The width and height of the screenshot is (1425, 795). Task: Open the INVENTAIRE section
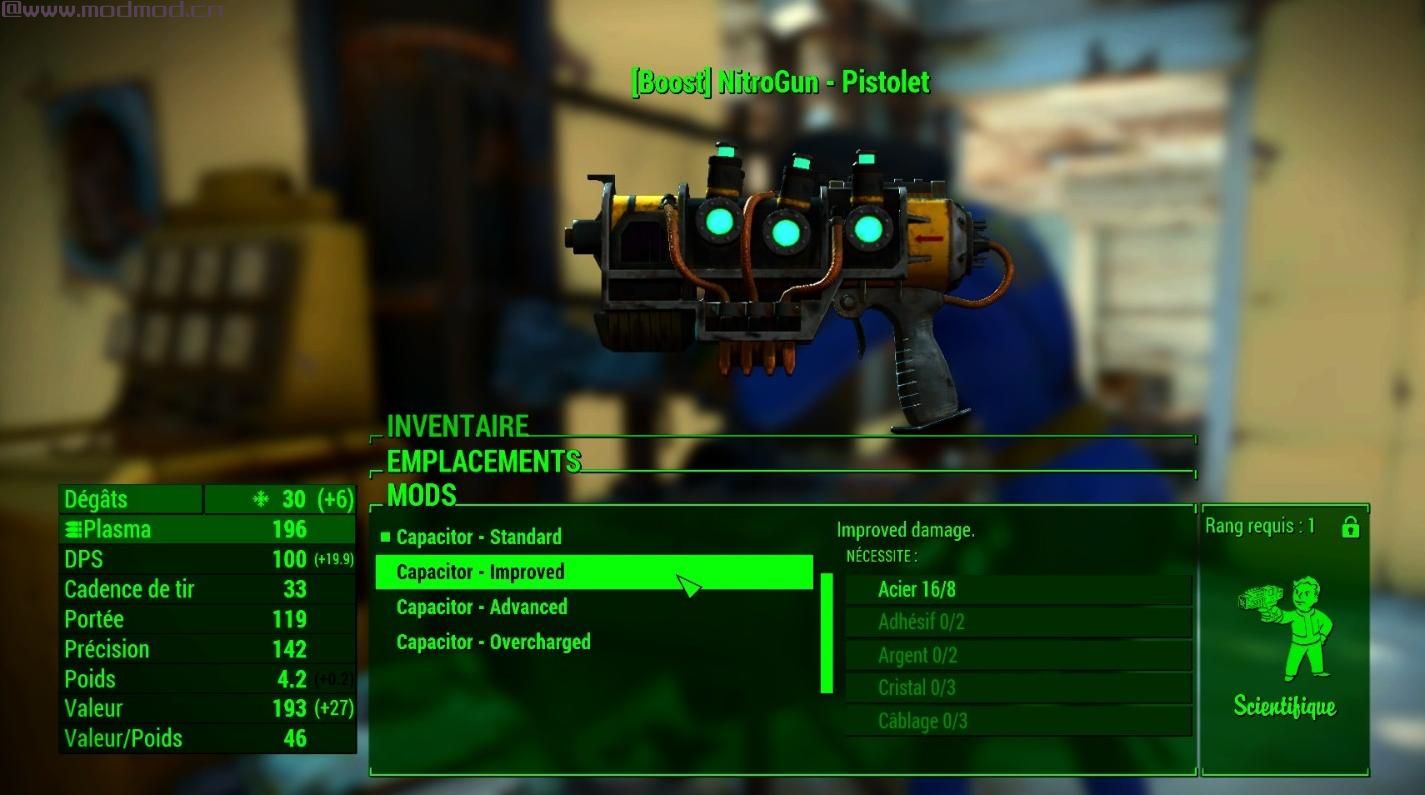[457, 426]
